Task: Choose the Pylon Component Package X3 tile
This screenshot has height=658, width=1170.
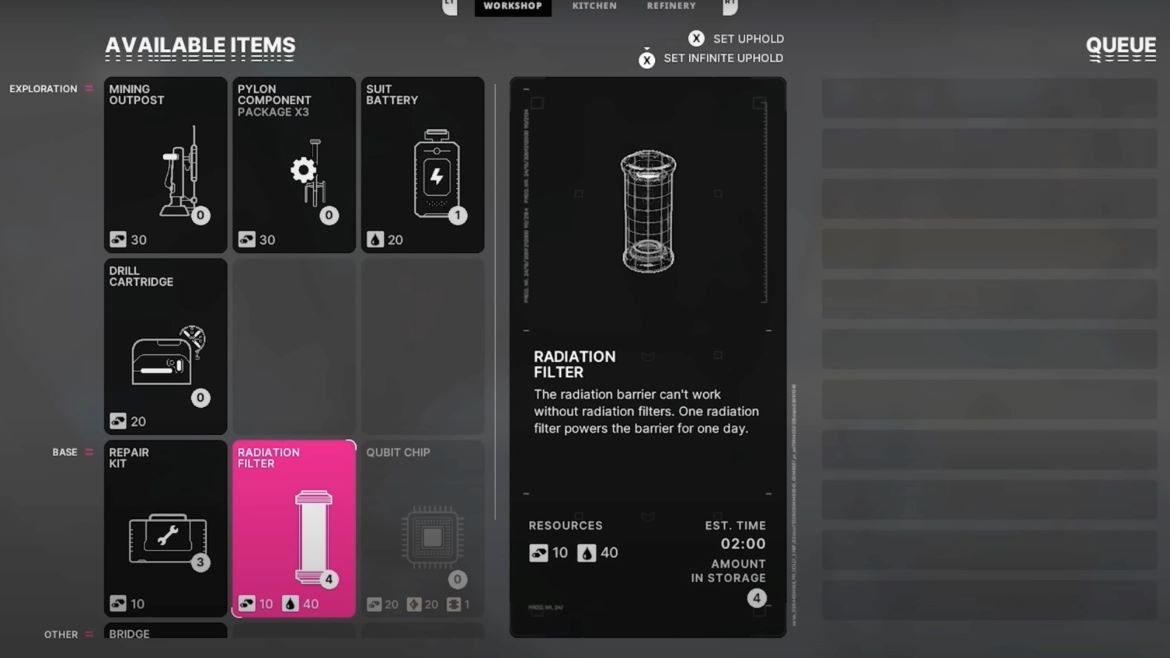Action: pyautogui.click(x=294, y=165)
